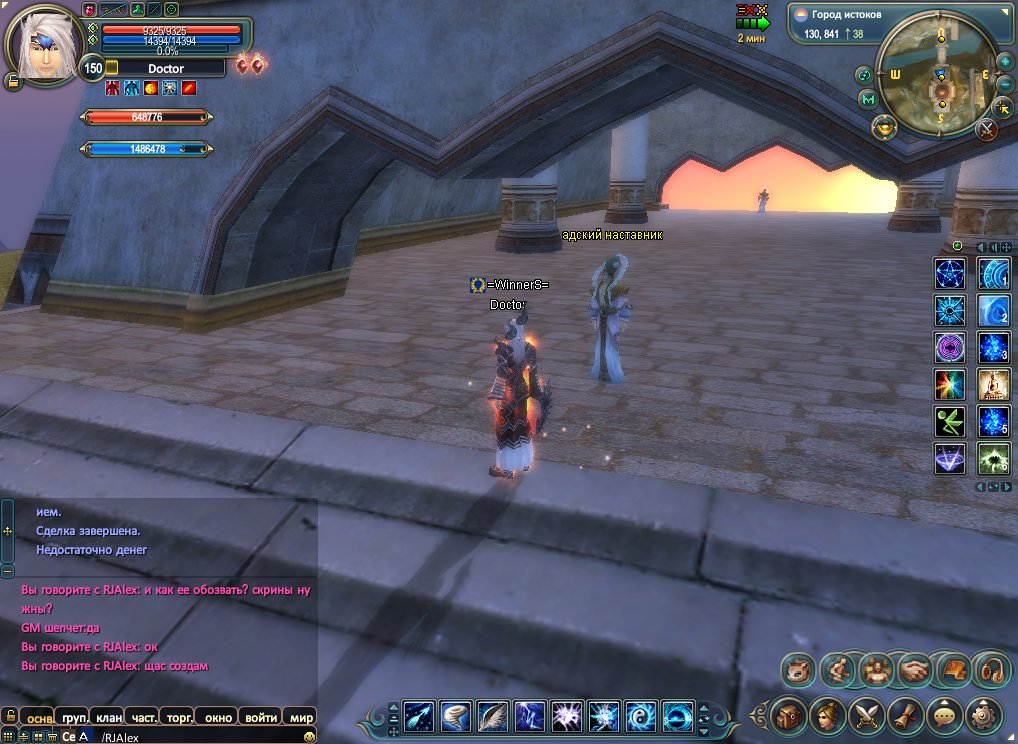Switch to the мир chat tab
The width and height of the screenshot is (1018, 744).
click(x=301, y=717)
